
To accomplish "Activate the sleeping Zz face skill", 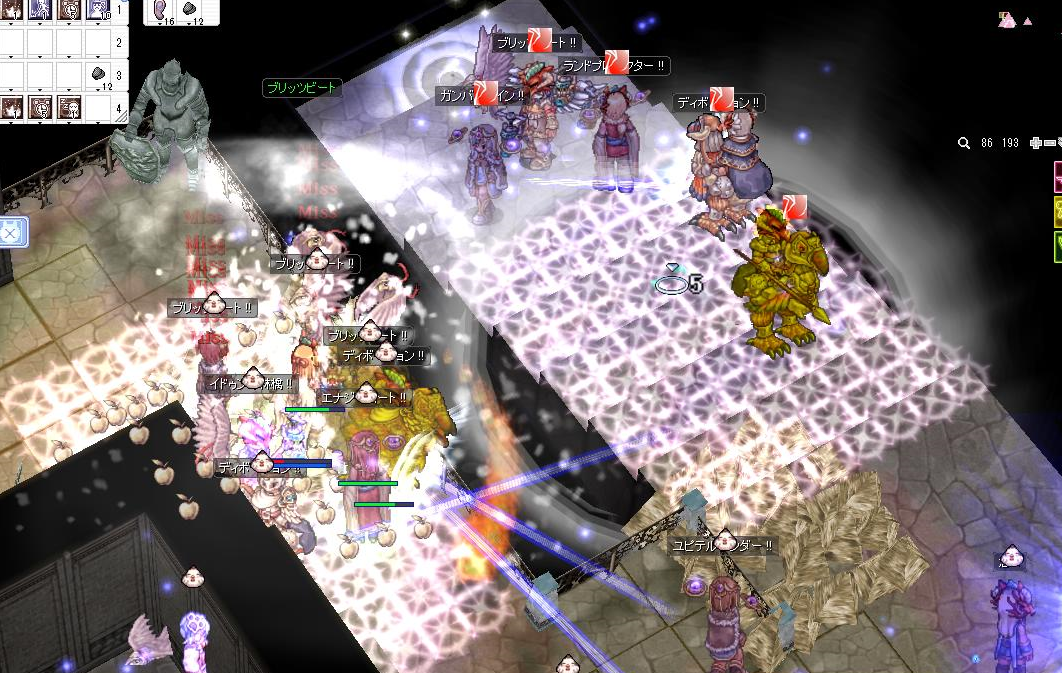I will click(x=70, y=106).
